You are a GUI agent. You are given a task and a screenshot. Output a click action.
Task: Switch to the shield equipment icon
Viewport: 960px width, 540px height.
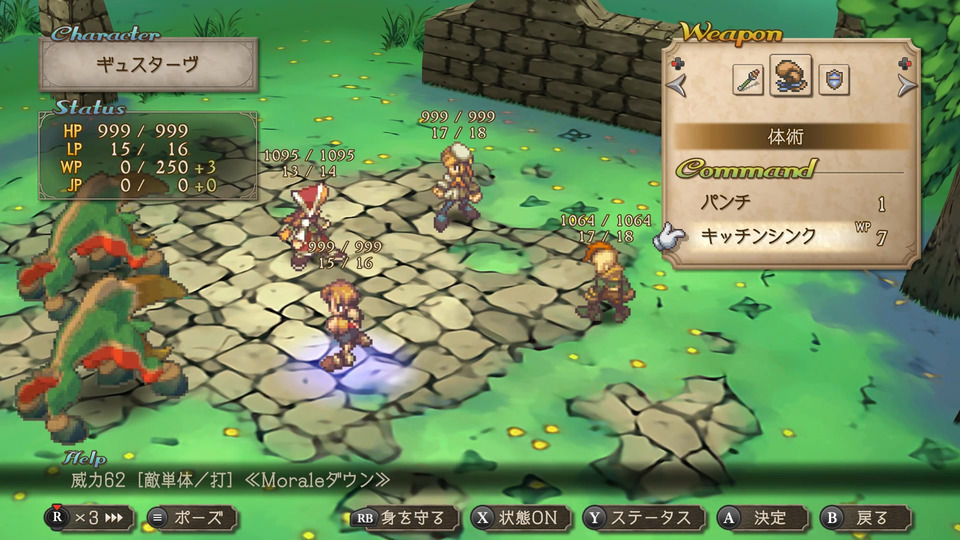point(833,80)
